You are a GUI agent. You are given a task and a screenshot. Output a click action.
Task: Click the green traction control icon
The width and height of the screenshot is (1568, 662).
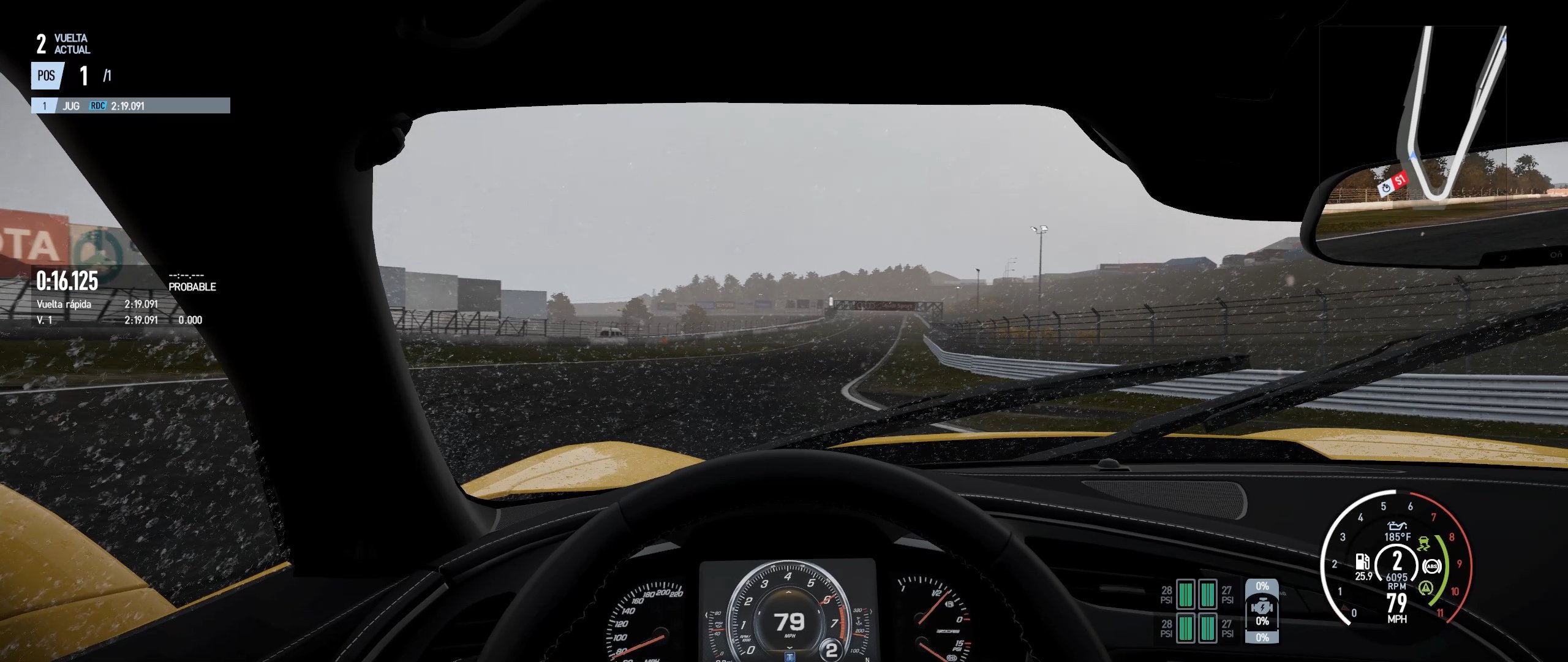[x=1424, y=544]
